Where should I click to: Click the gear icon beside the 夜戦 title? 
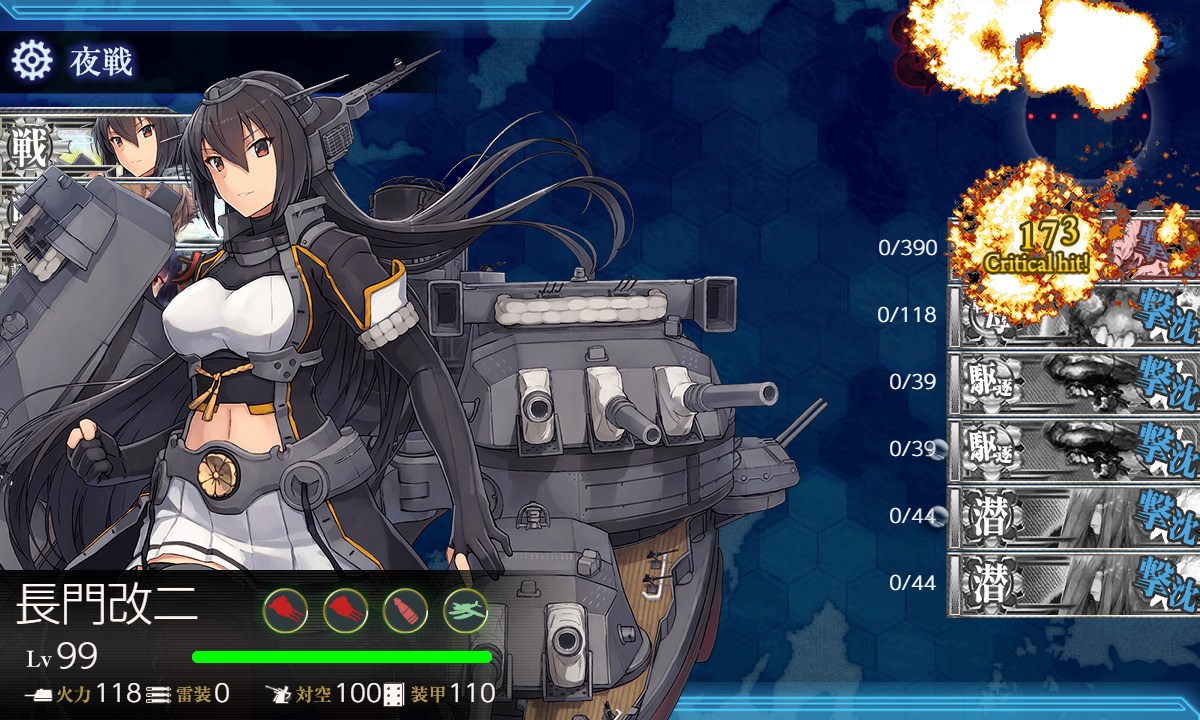pyautogui.click(x=31, y=62)
